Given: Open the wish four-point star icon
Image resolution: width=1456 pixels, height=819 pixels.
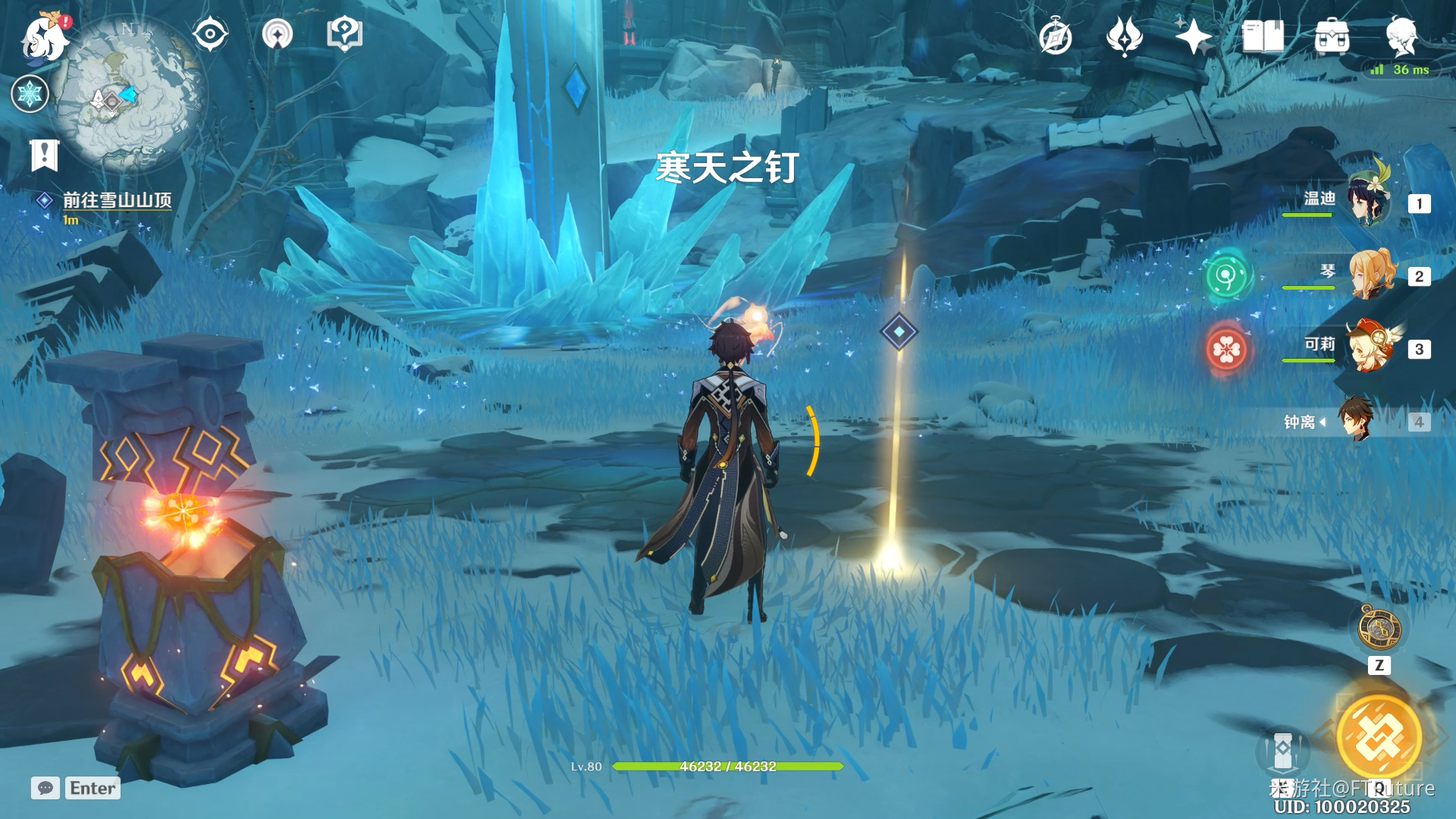Looking at the screenshot, I should click(1192, 36).
